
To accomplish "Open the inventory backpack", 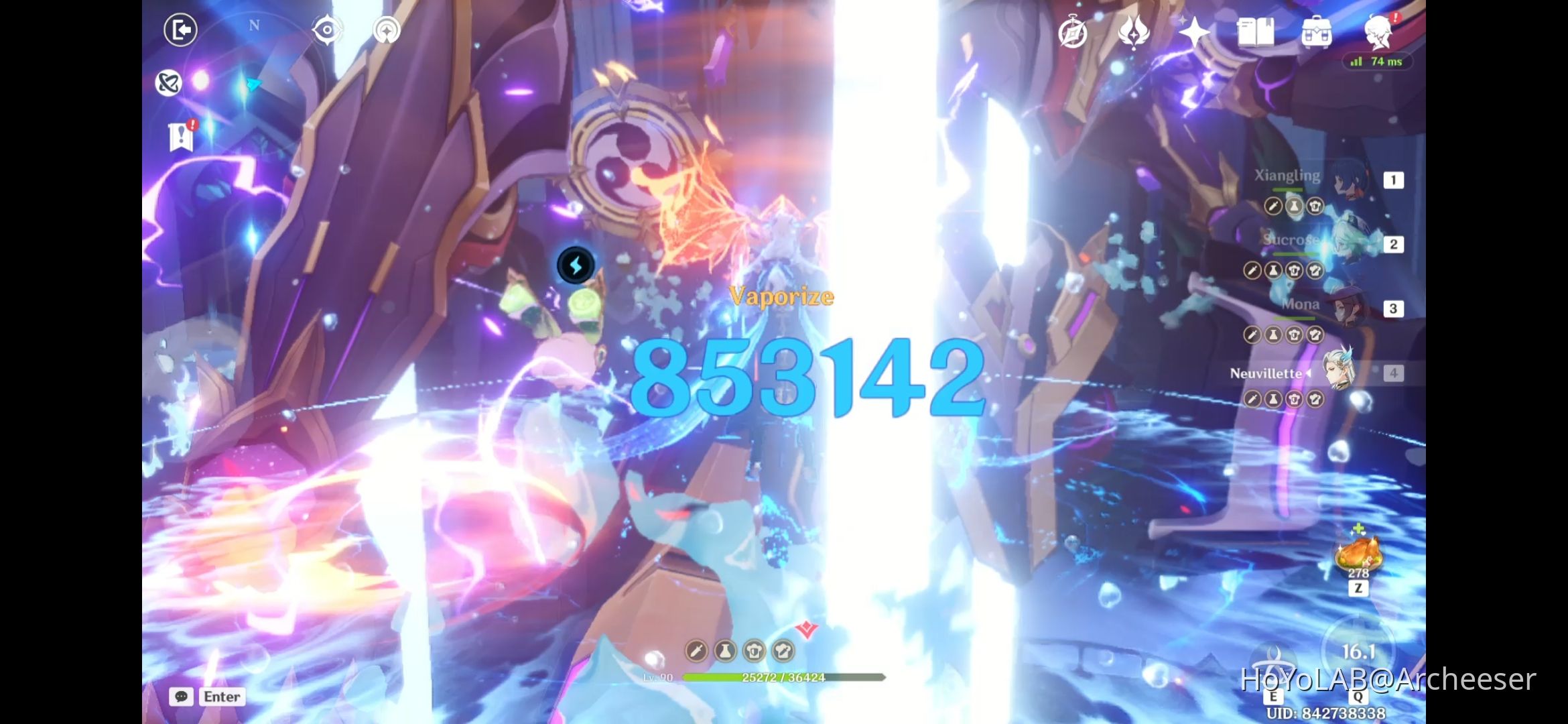I will (x=1315, y=31).
